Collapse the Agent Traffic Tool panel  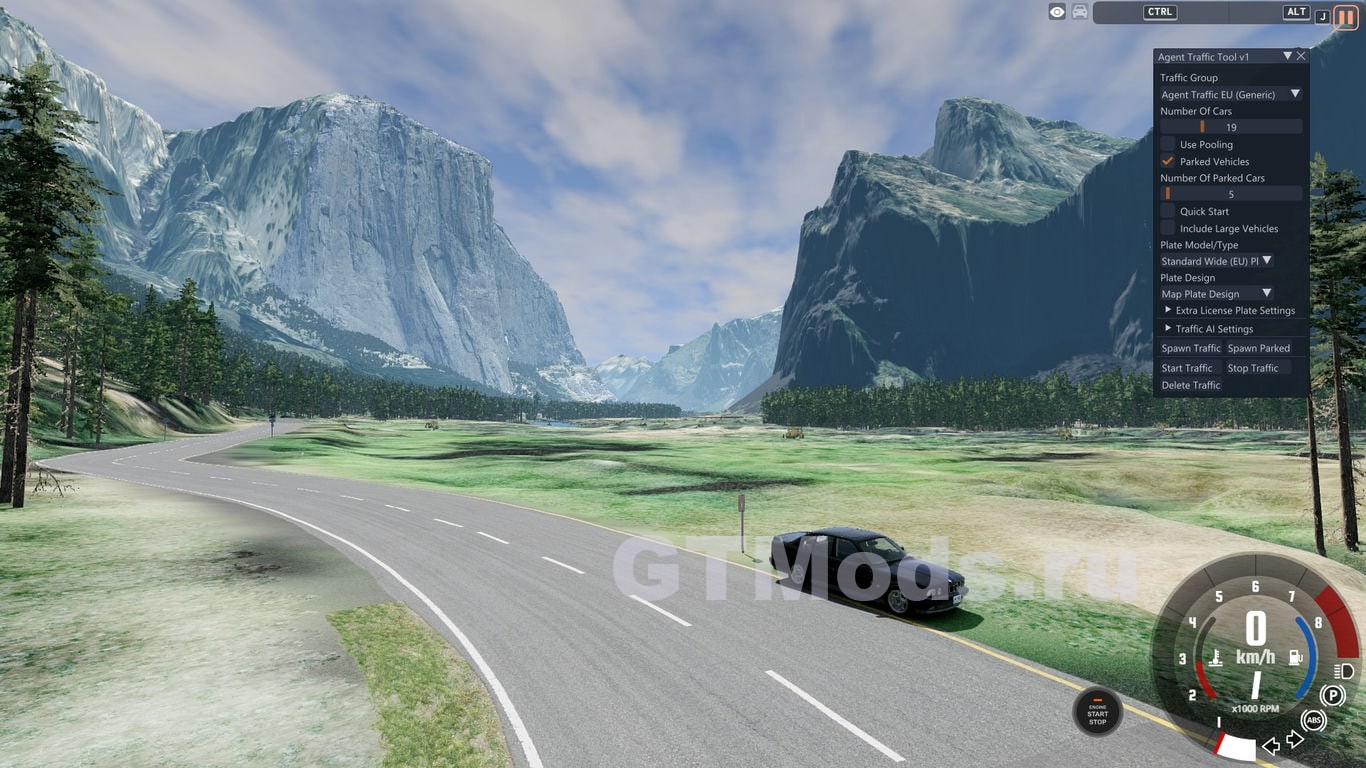tap(1287, 57)
